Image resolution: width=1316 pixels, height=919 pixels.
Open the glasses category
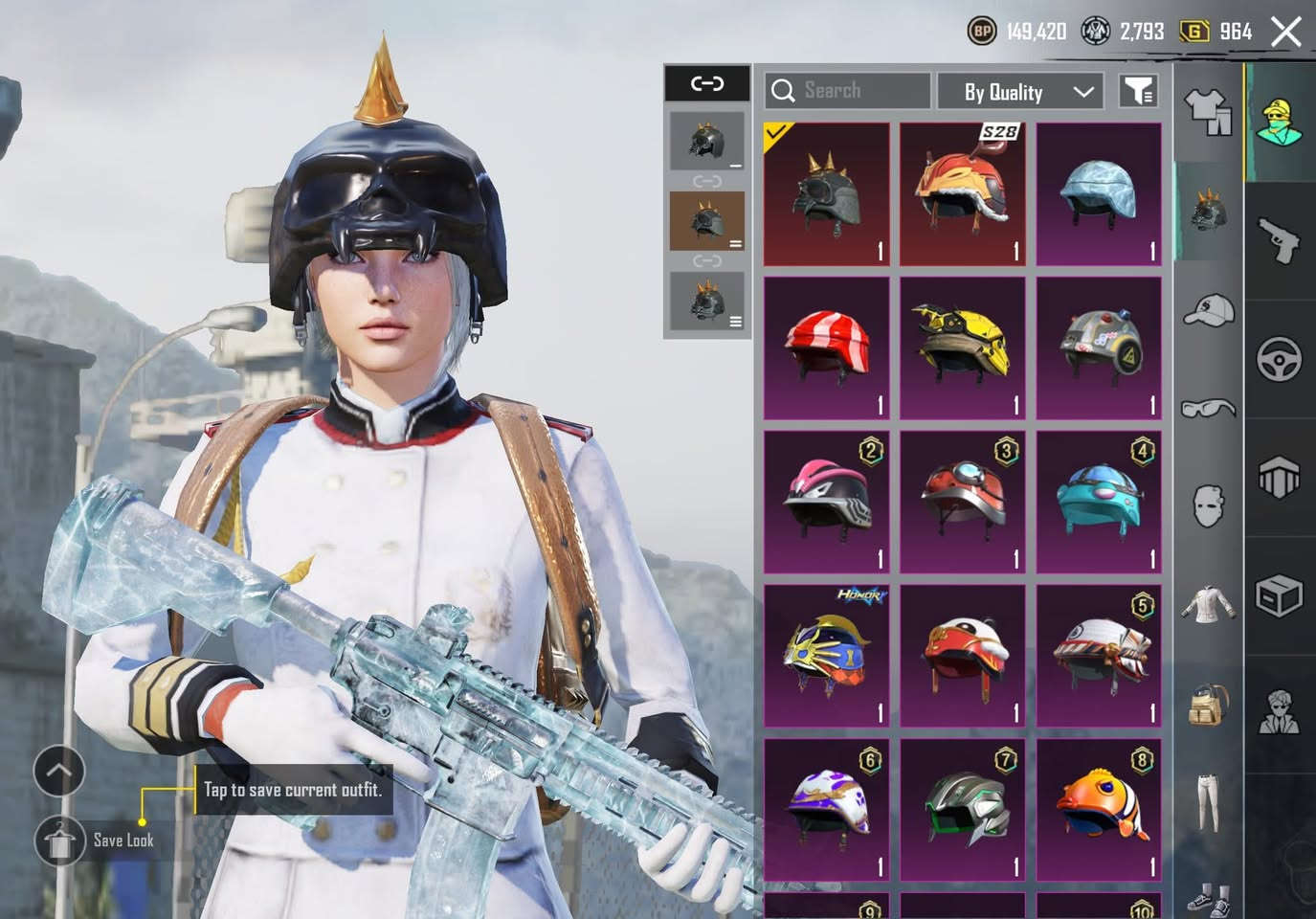click(1208, 409)
